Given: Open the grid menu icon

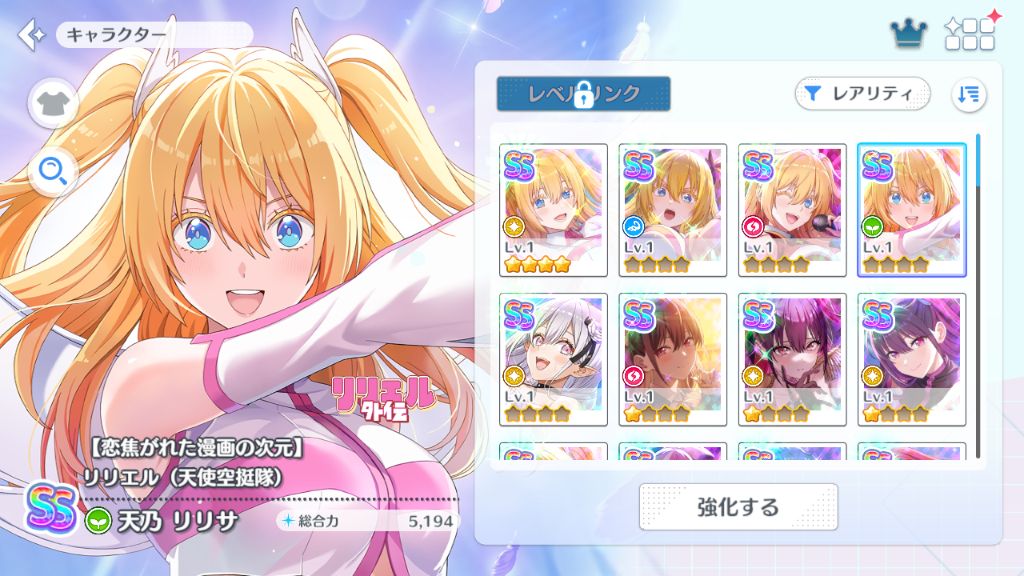Looking at the screenshot, I should pos(969,35).
